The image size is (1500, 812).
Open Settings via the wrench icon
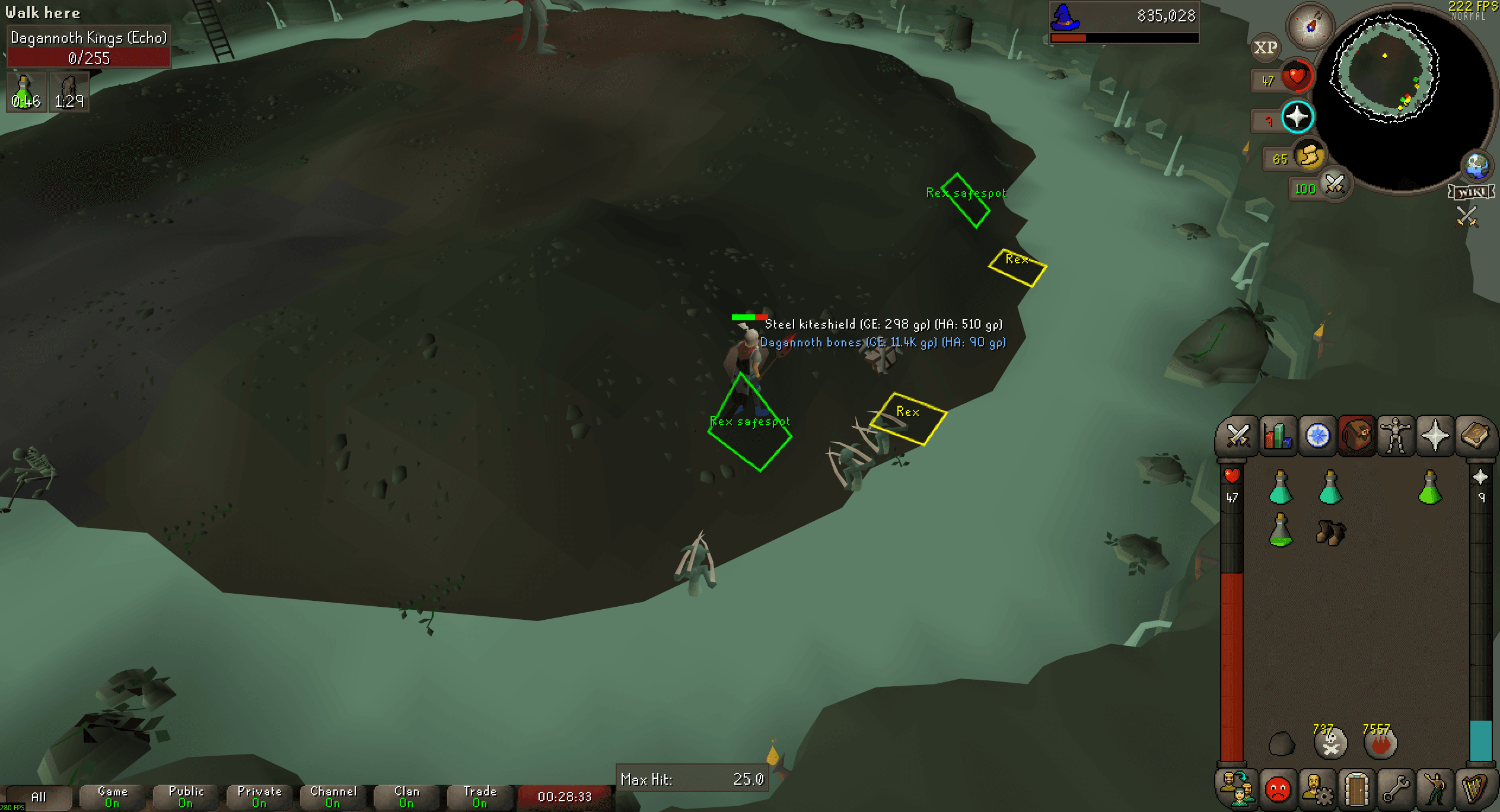[x=1395, y=789]
